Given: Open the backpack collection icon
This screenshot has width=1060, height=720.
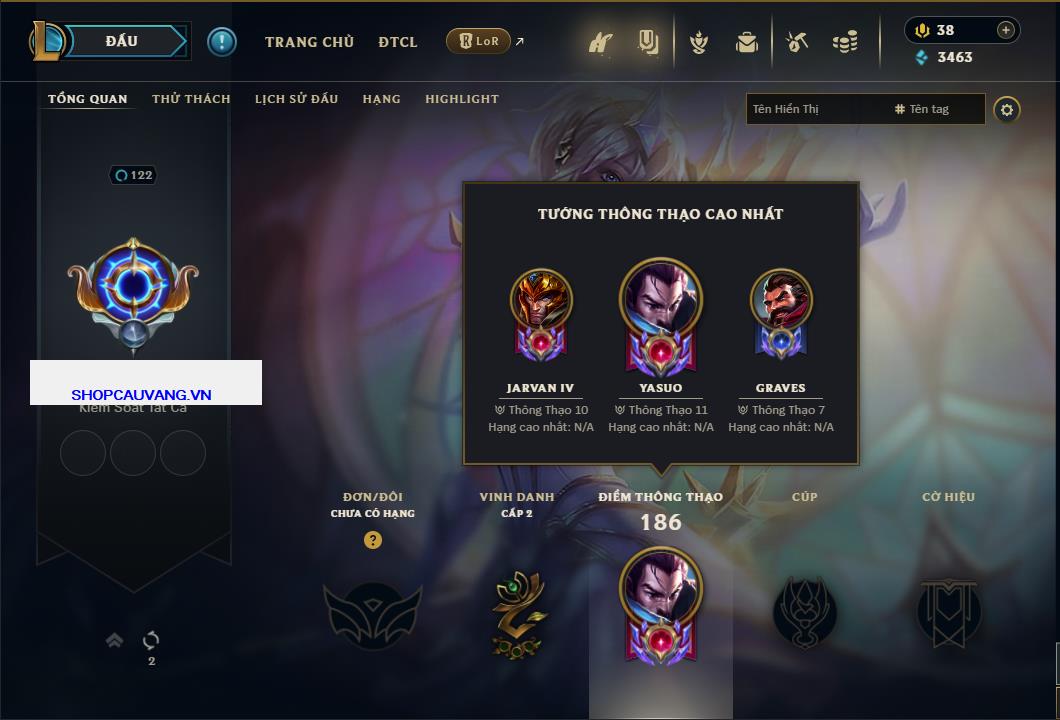Looking at the screenshot, I should [x=746, y=42].
